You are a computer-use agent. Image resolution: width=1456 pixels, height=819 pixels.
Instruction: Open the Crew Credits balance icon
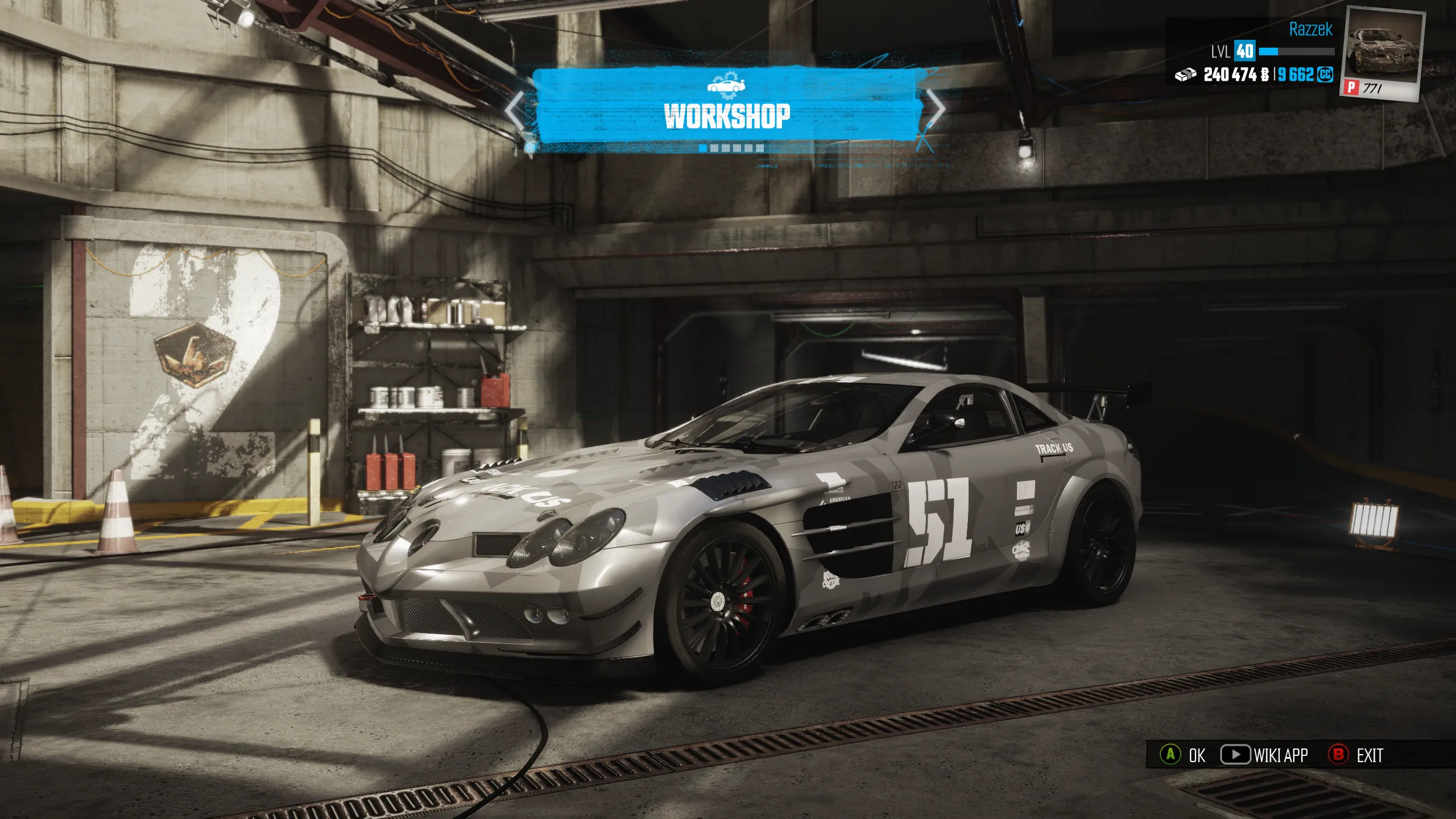click(x=1325, y=75)
